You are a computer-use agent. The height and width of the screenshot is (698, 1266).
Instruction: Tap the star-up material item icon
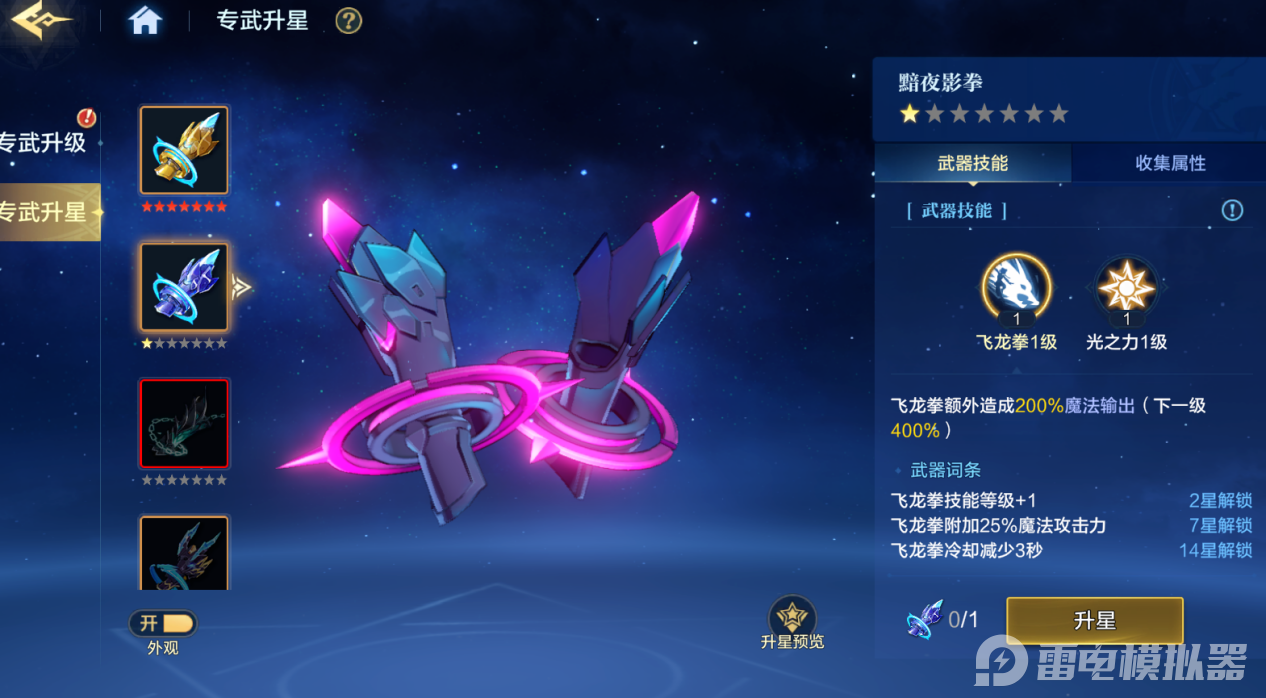point(924,620)
